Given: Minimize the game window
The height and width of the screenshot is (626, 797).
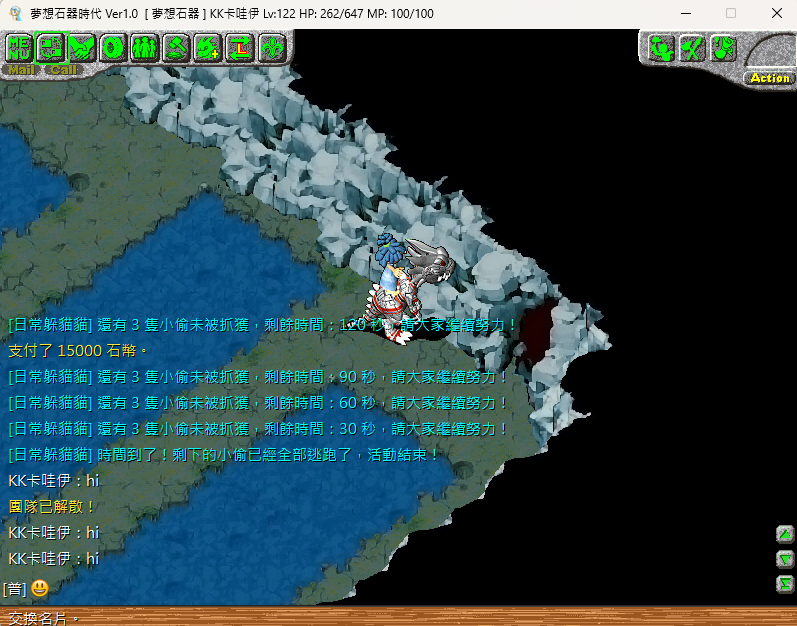Looking at the screenshot, I should 685,13.
